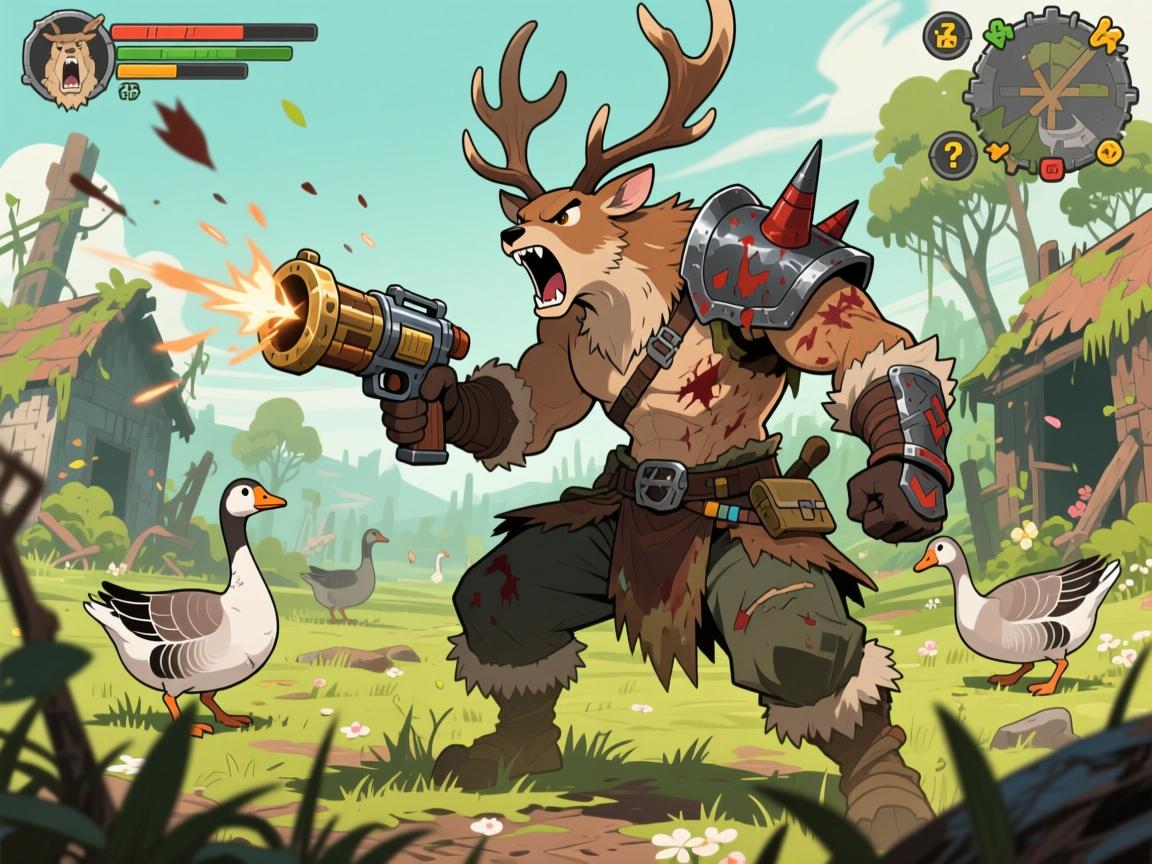1152x864 pixels.
Task: Click the roaring deer character portrait
Action: tap(66, 60)
